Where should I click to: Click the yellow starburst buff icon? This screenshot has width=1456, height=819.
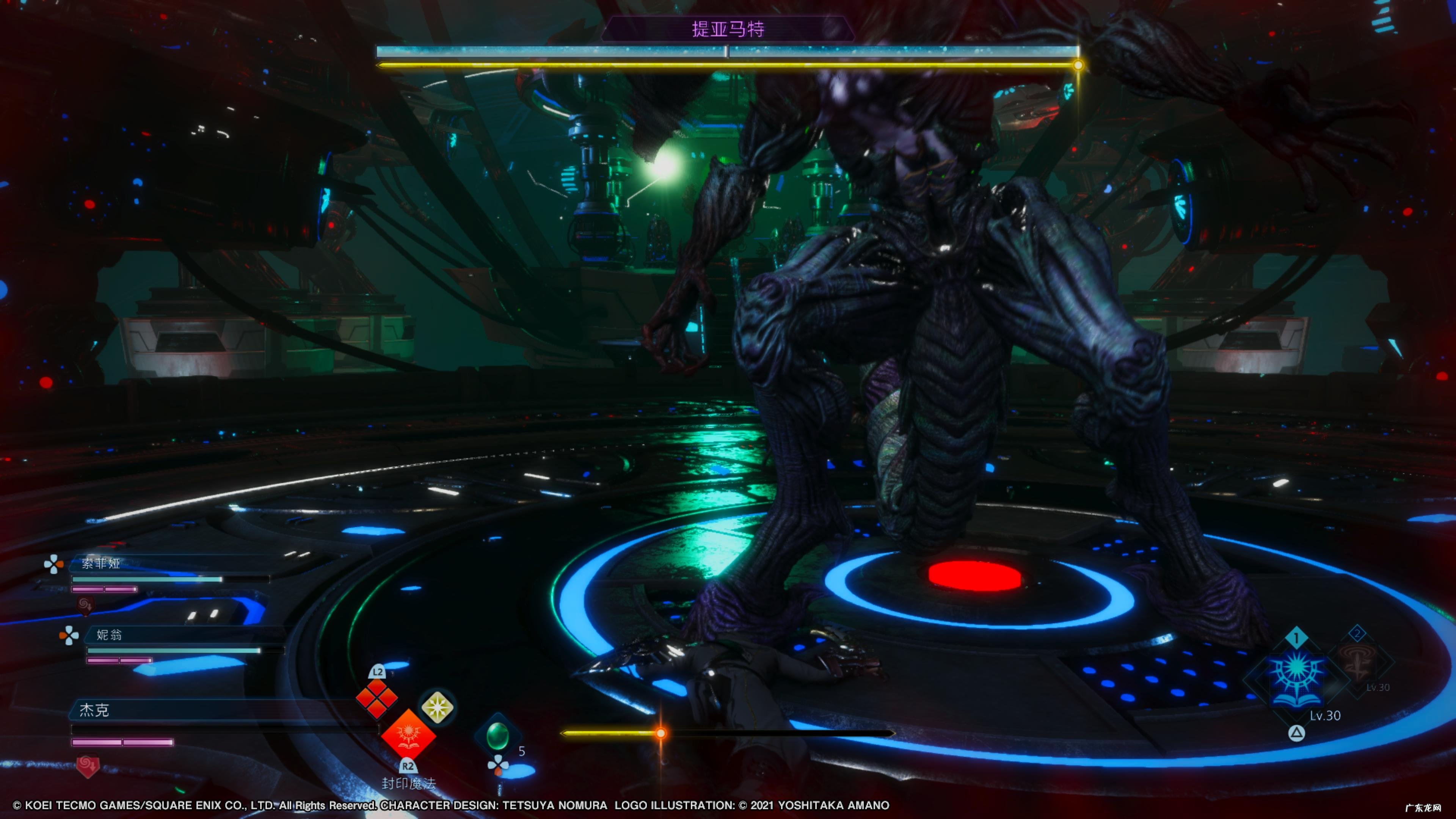pyautogui.click(x=437, y=707)
